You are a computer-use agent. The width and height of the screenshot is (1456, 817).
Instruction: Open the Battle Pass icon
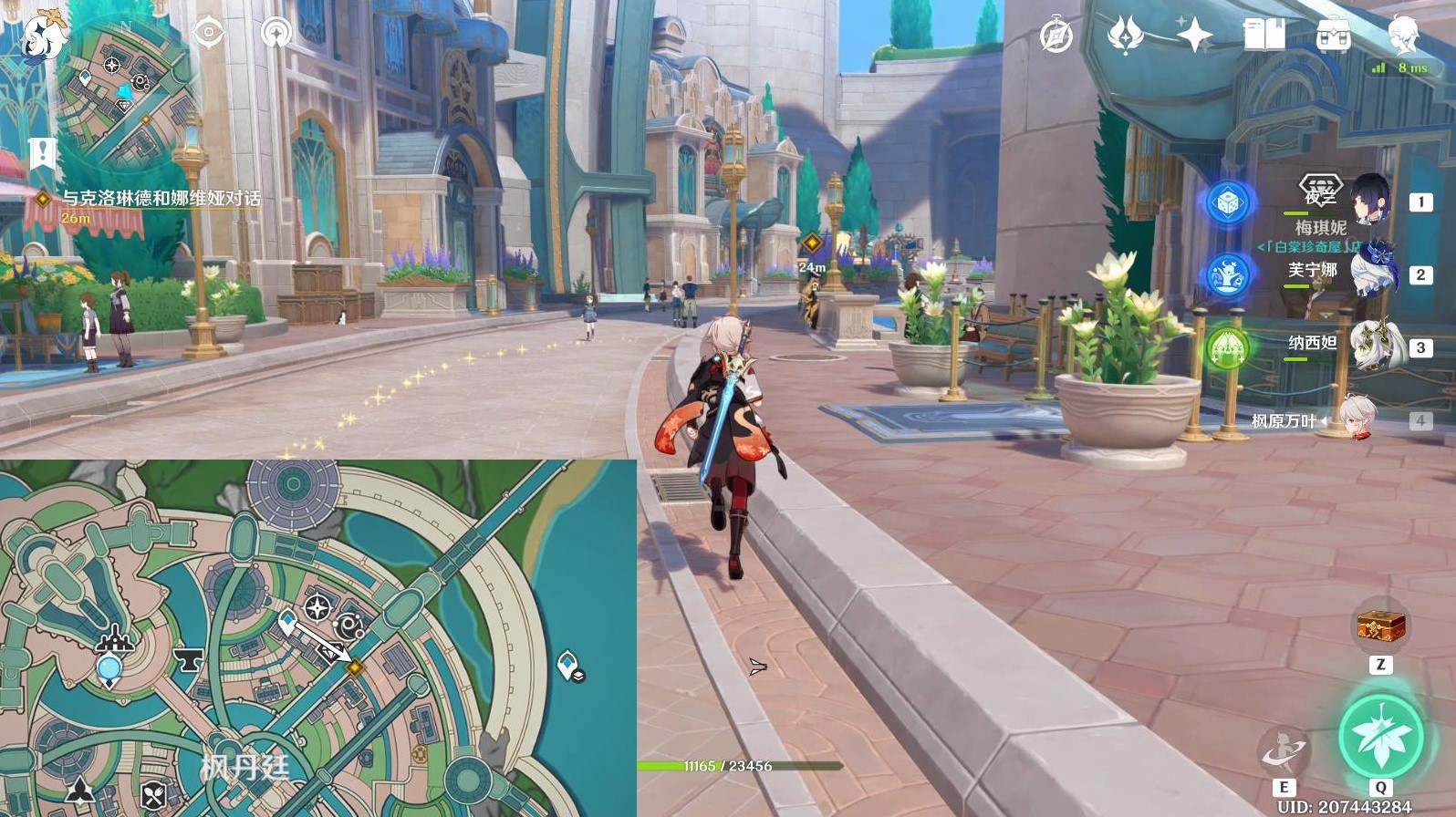(x=1333, y=36)
